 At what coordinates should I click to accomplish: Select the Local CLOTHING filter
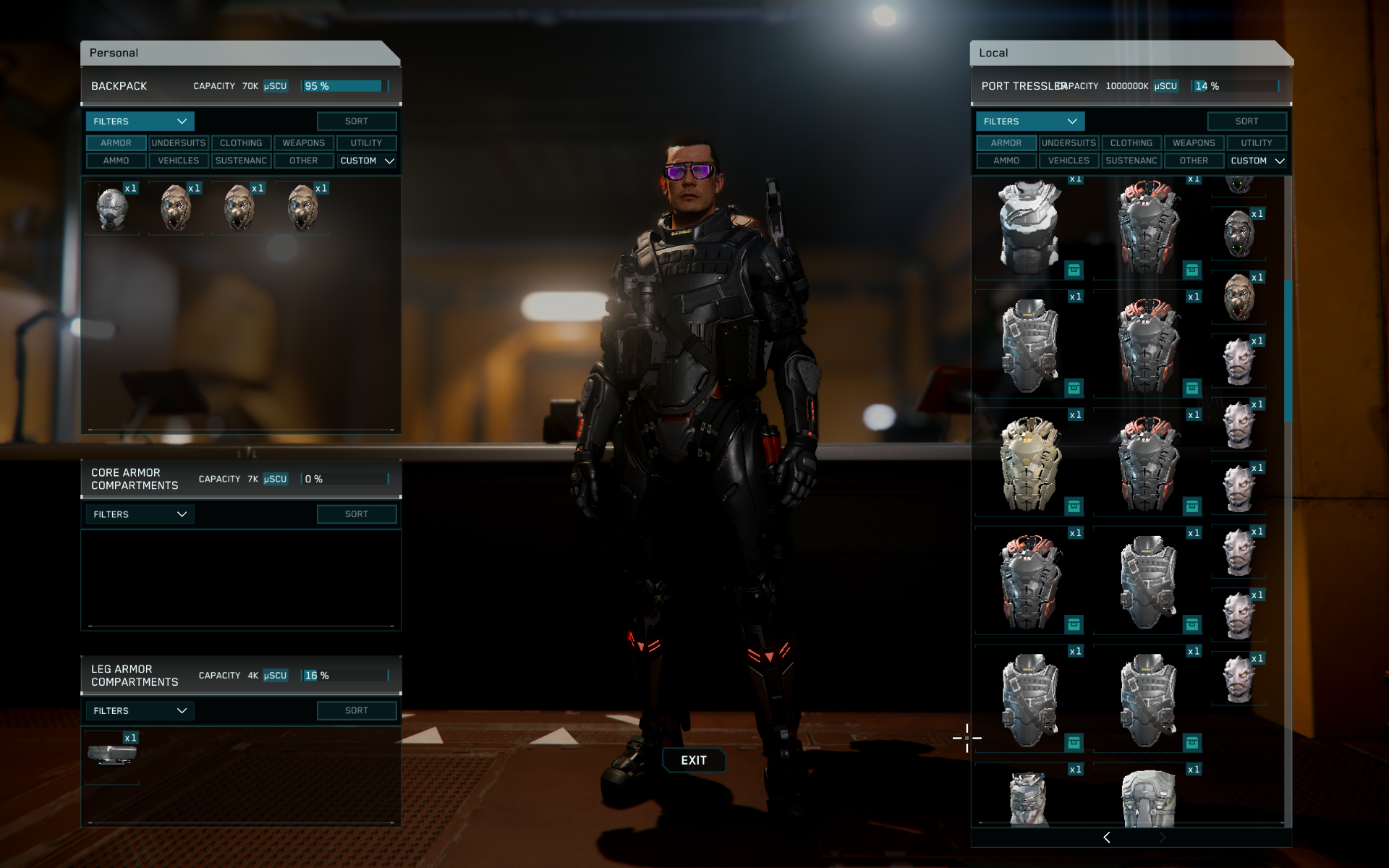(x=1131, y=143)
